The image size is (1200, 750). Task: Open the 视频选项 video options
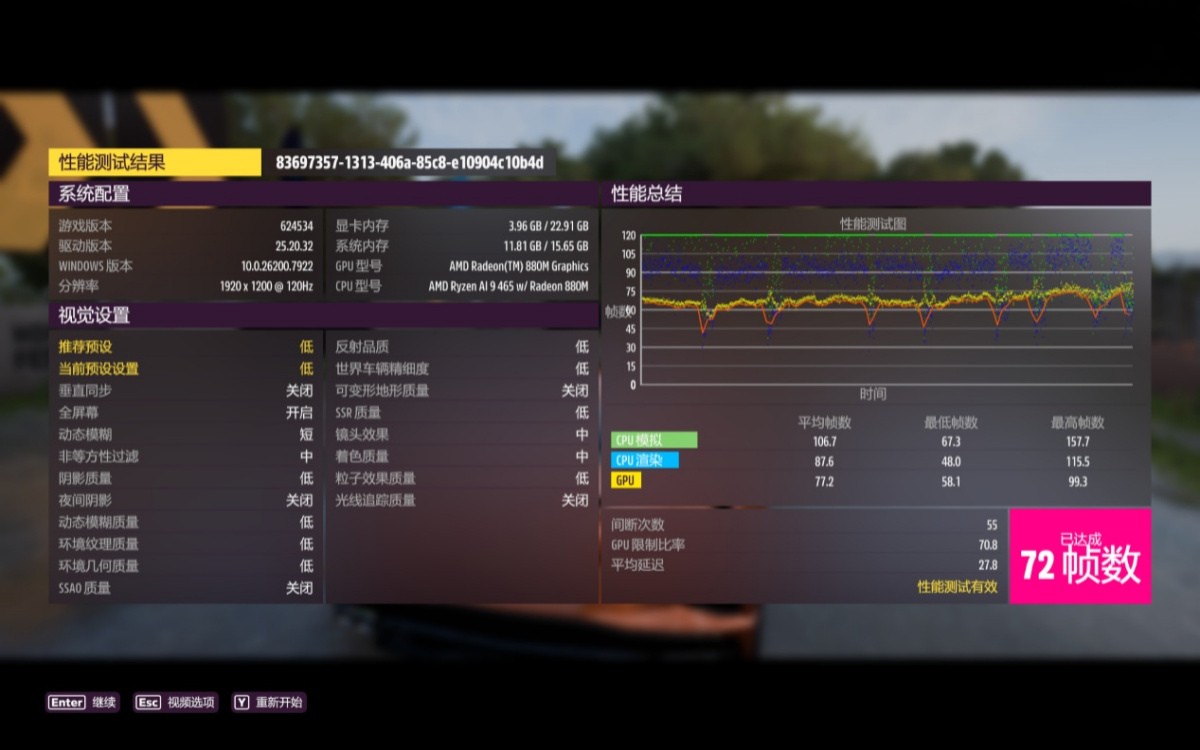(x=176, y=702)
